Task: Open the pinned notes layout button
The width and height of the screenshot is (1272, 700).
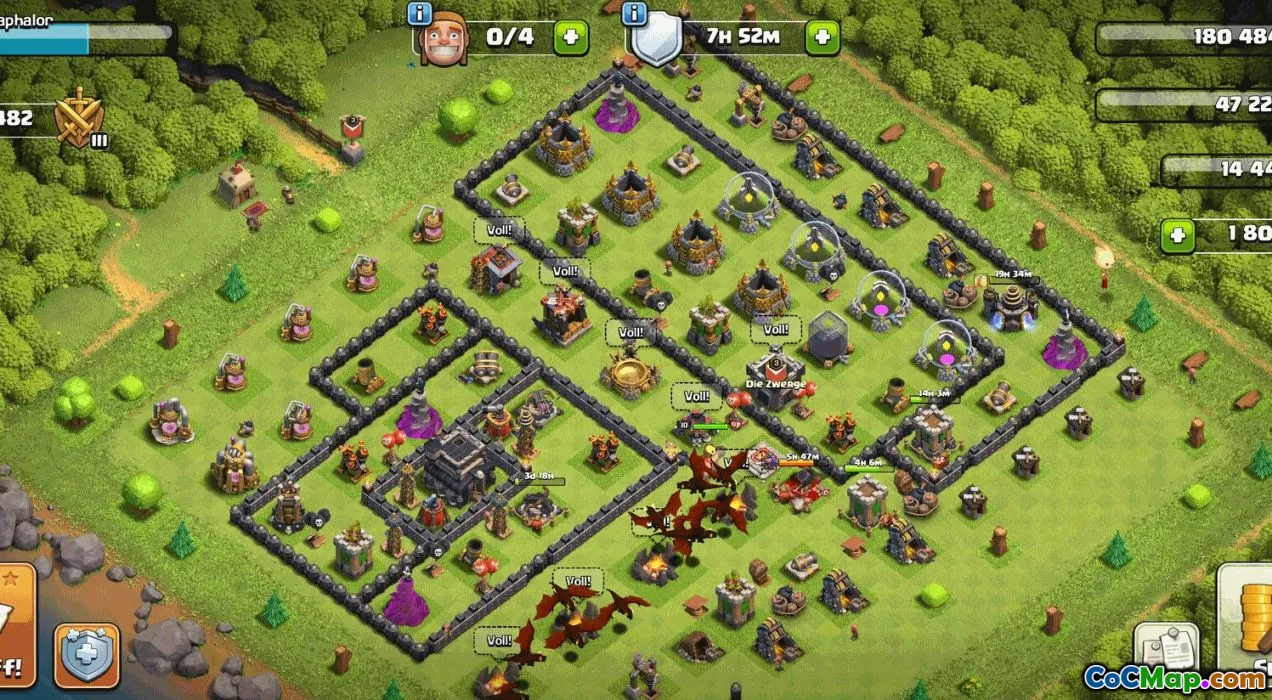Action: [x=1165, y=652]
